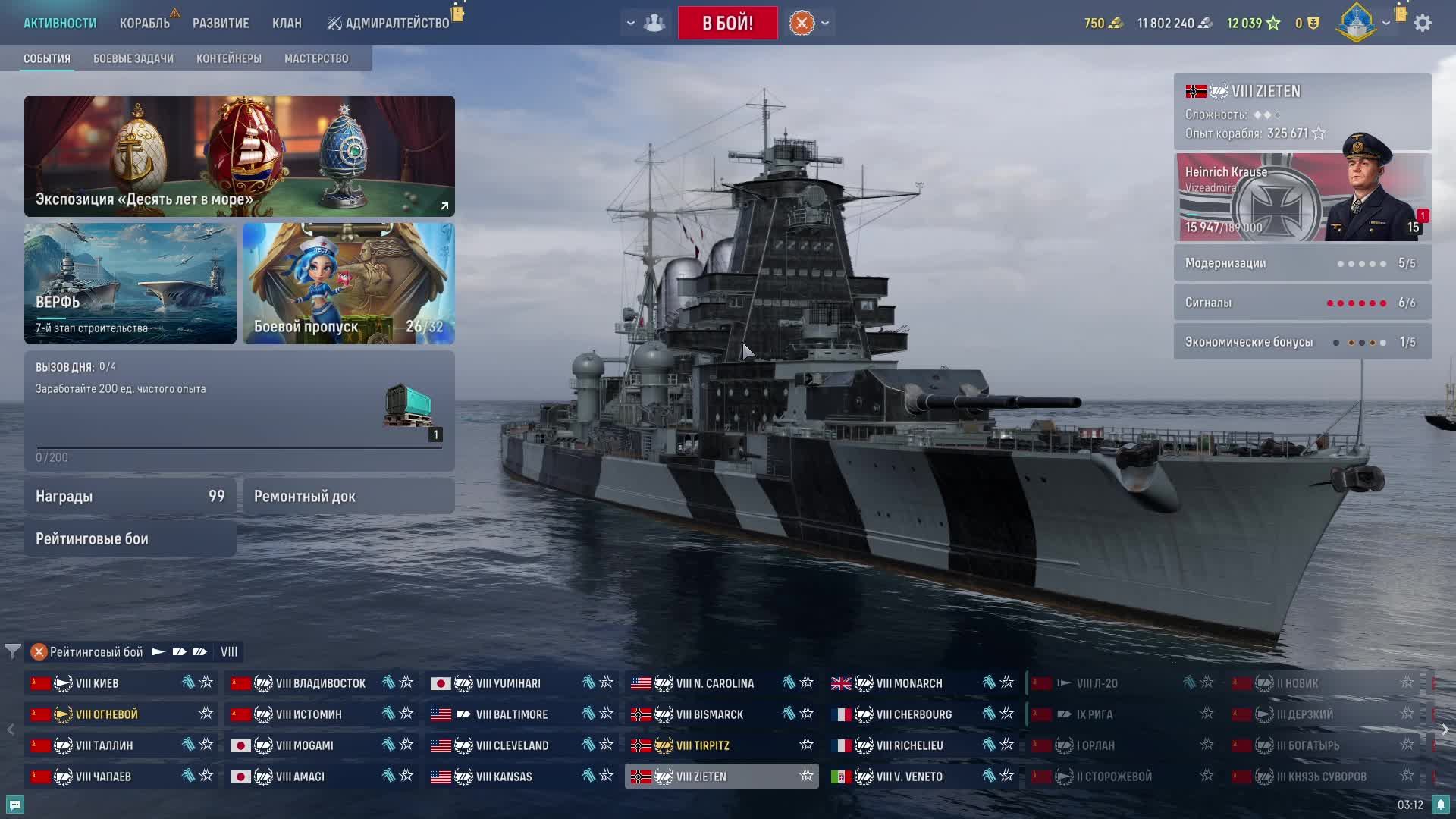This screenshot has height=819, width=1456.
Task: Switch to the Контейнеры tab
Action: tap(228, 58)
